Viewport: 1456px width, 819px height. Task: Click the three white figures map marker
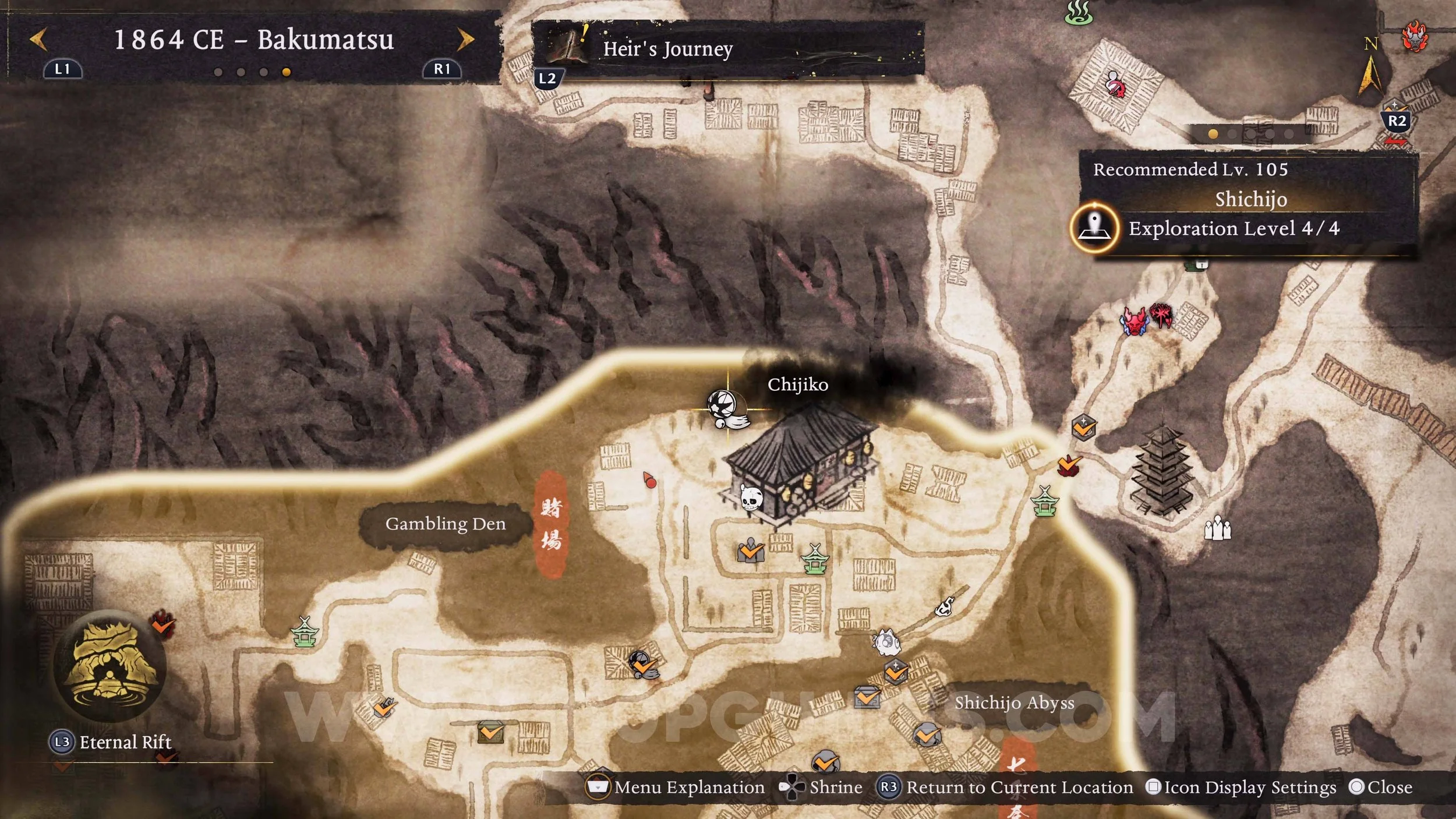click(x=1217, y=529)
